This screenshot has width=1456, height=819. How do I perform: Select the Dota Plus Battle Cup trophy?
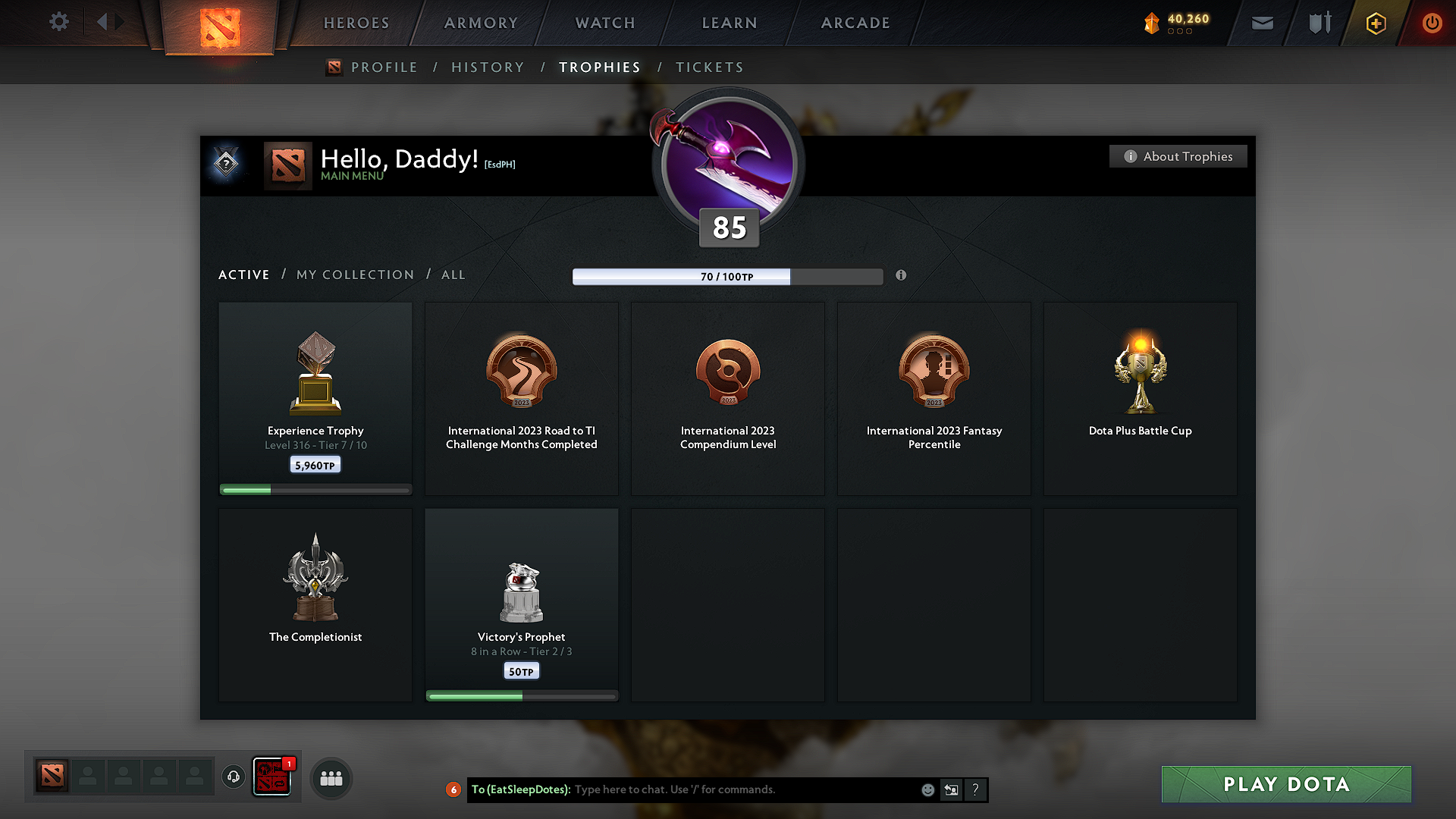1140,398
